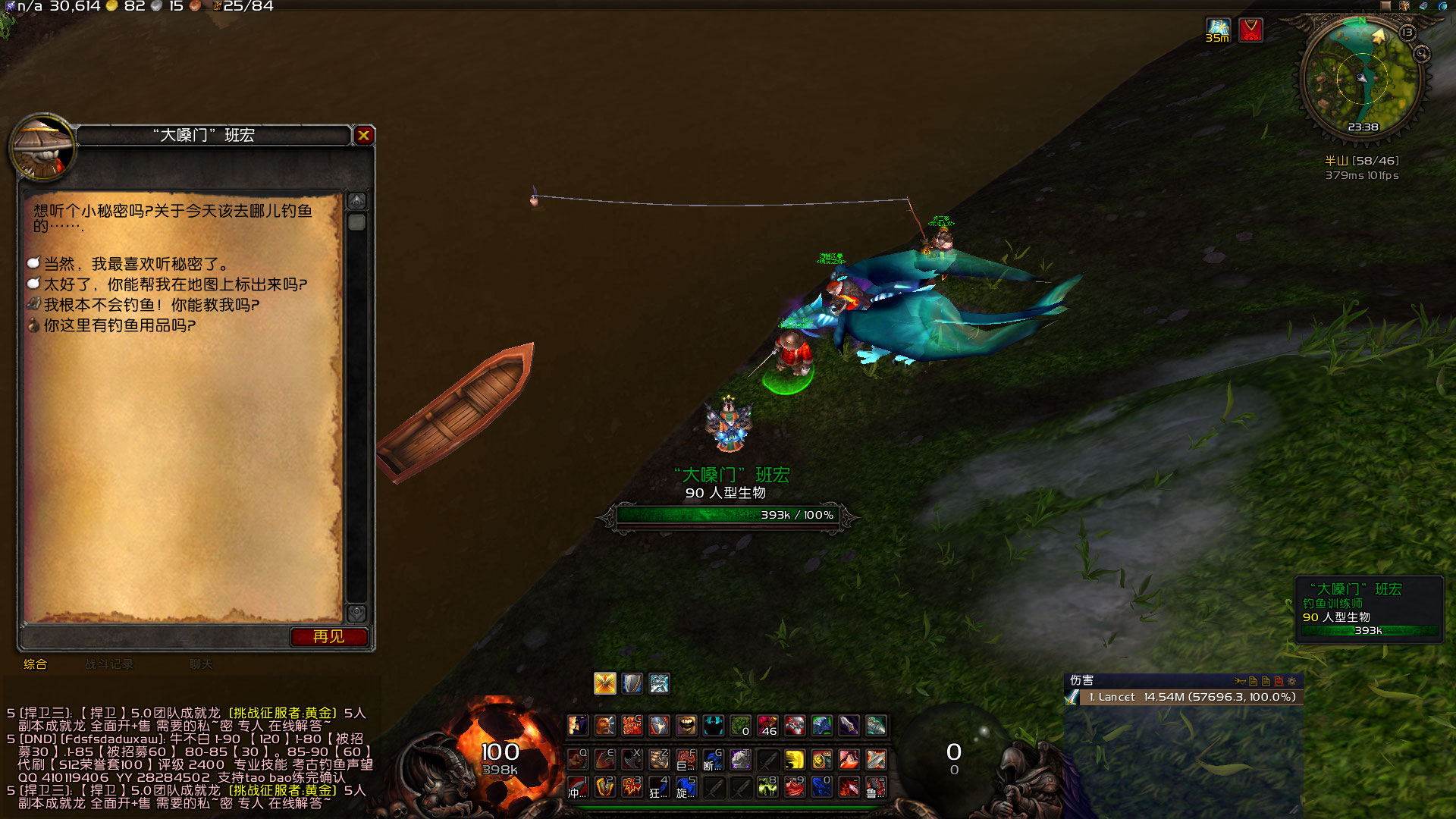Screen dimensions: 1456x819
Task: Switch to the 综合 chat tab
Action: 35,664
